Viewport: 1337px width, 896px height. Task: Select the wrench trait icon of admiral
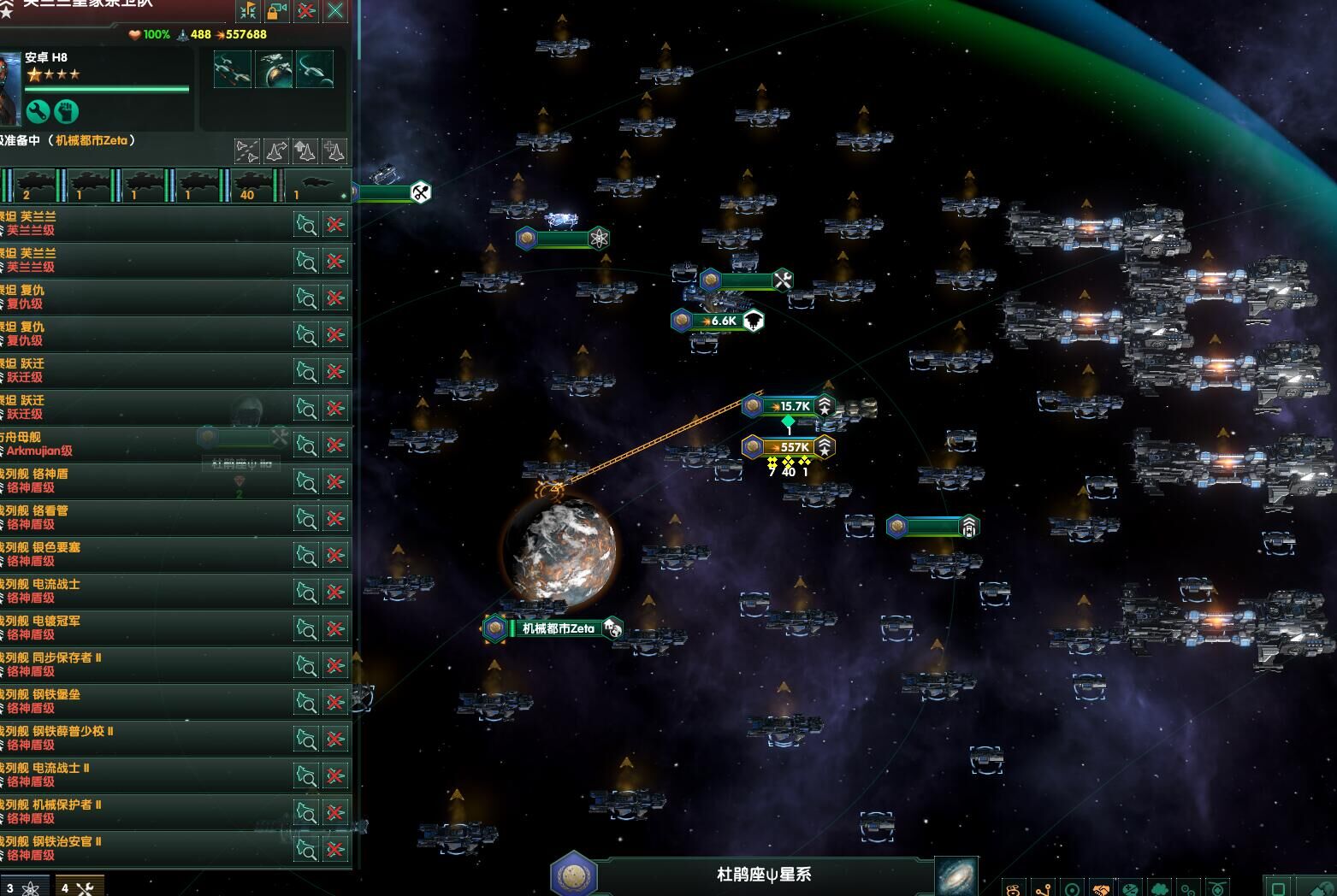click(x=38, y=111)
